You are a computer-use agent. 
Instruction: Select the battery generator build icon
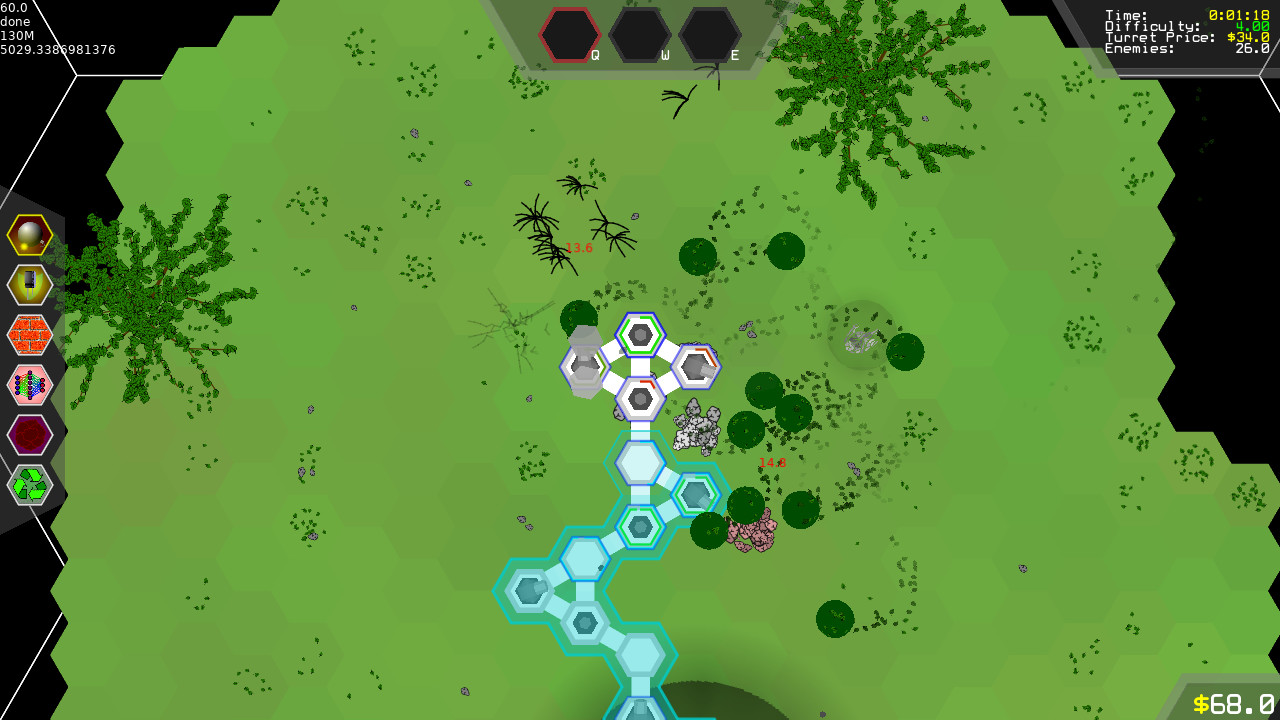pyautogui.click(x=30, y=285)
